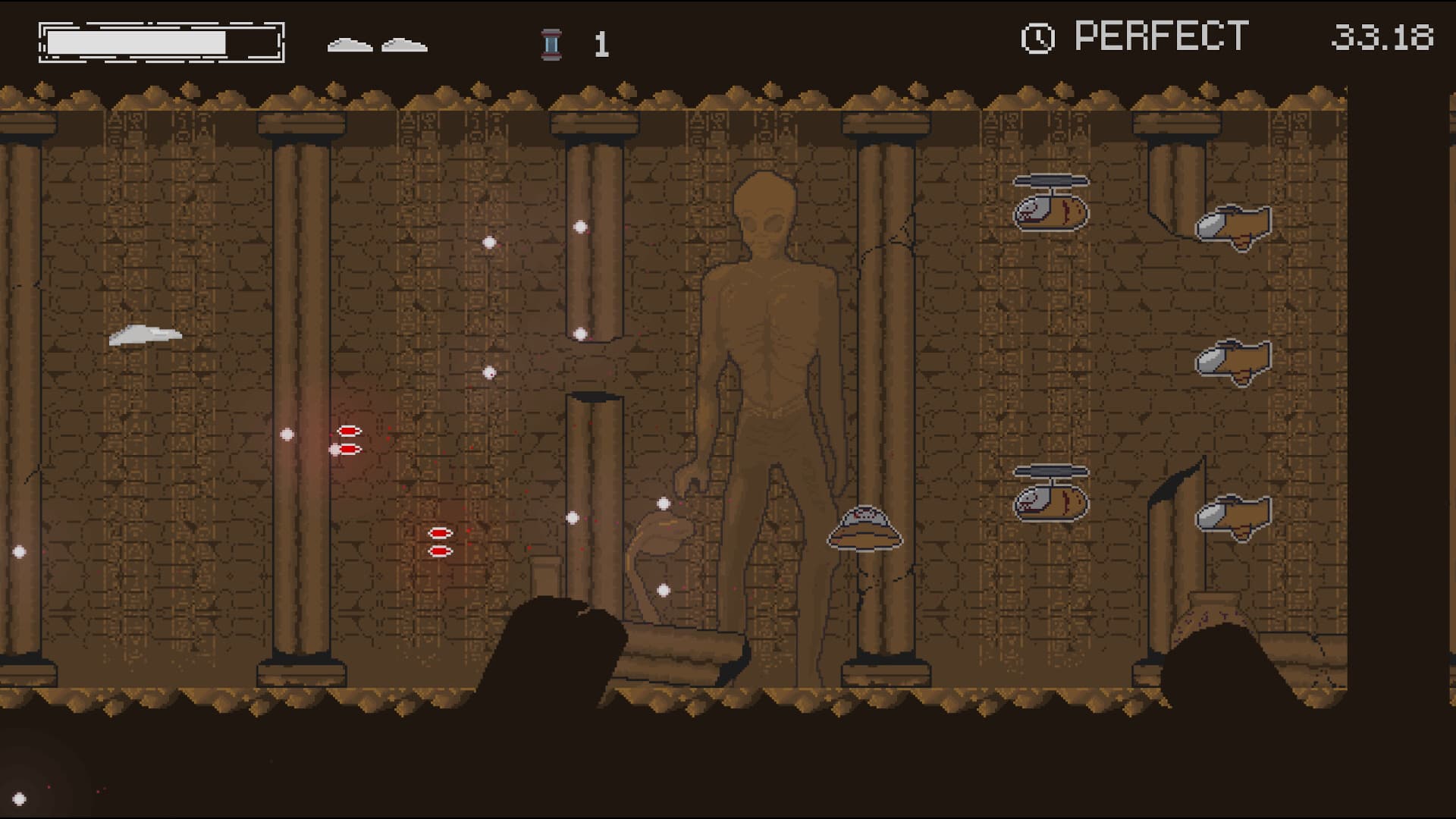This screenshot has height=819, width=1456.
Task: Select the clock icon beside PERFECT
Action: pos(1039,35)
